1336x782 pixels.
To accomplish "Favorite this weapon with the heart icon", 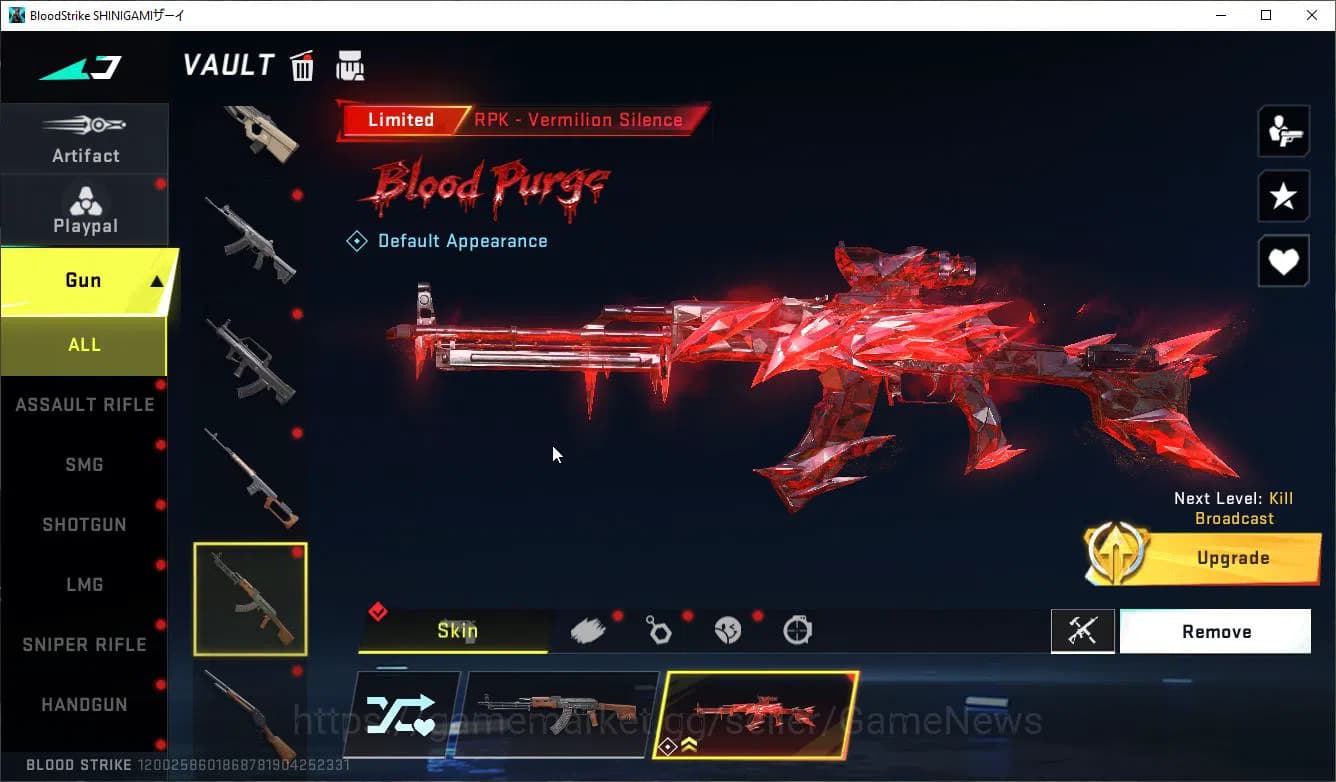I will (x=1283, y=261).
